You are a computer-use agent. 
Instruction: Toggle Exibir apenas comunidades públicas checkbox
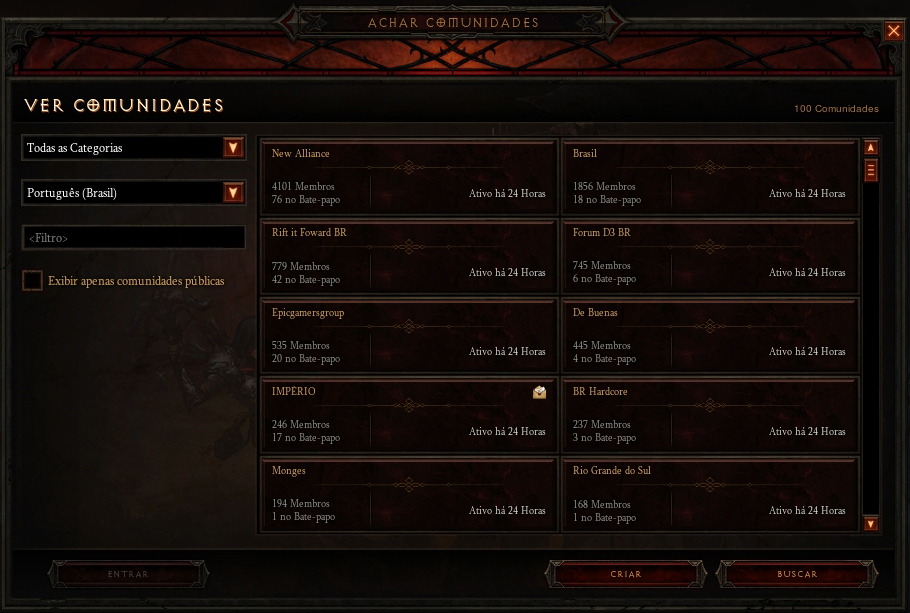pyautogui.click(x=33, y=281)
